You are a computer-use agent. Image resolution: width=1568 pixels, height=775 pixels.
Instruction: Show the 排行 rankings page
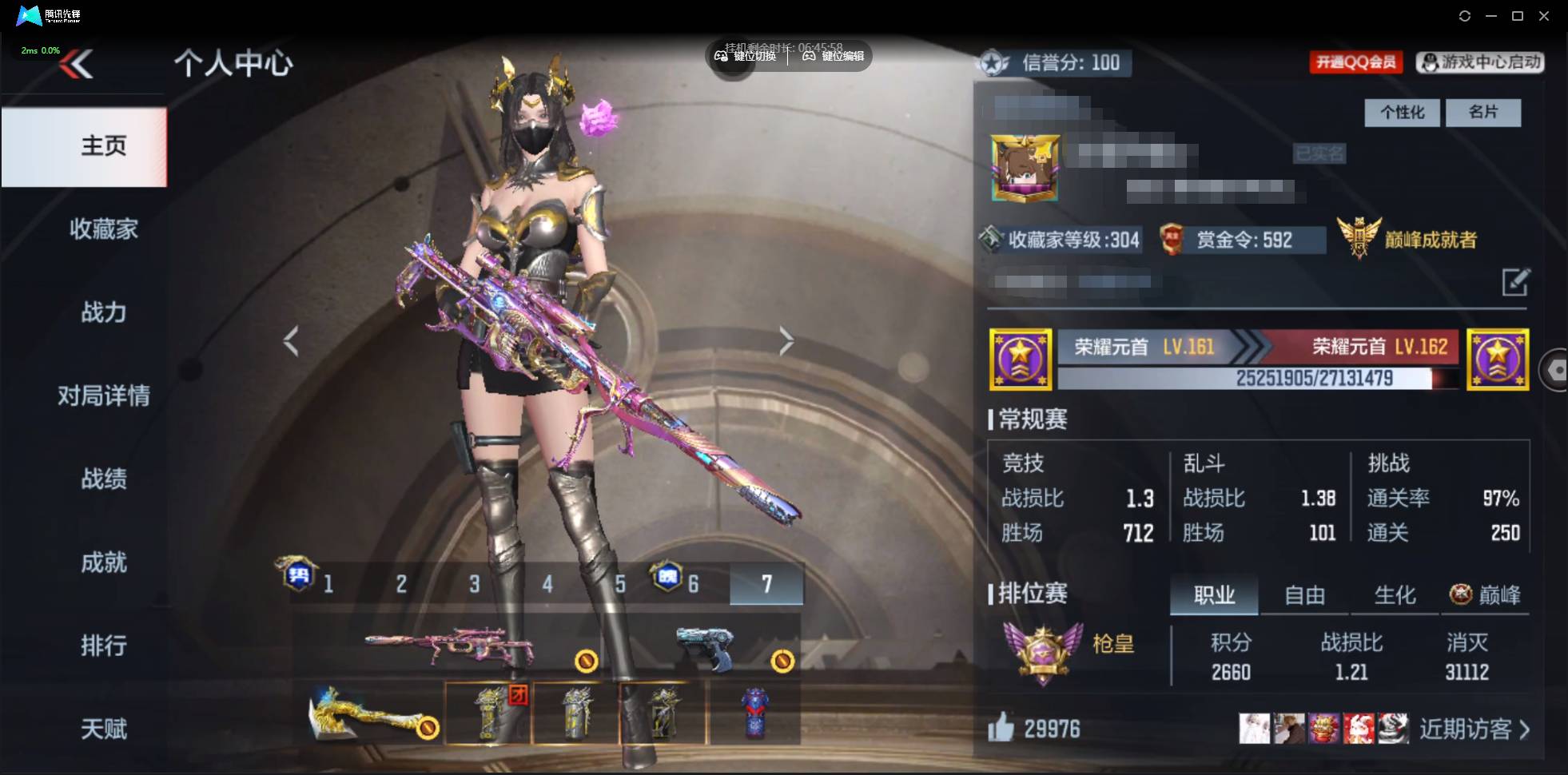(x=103, y=646)
